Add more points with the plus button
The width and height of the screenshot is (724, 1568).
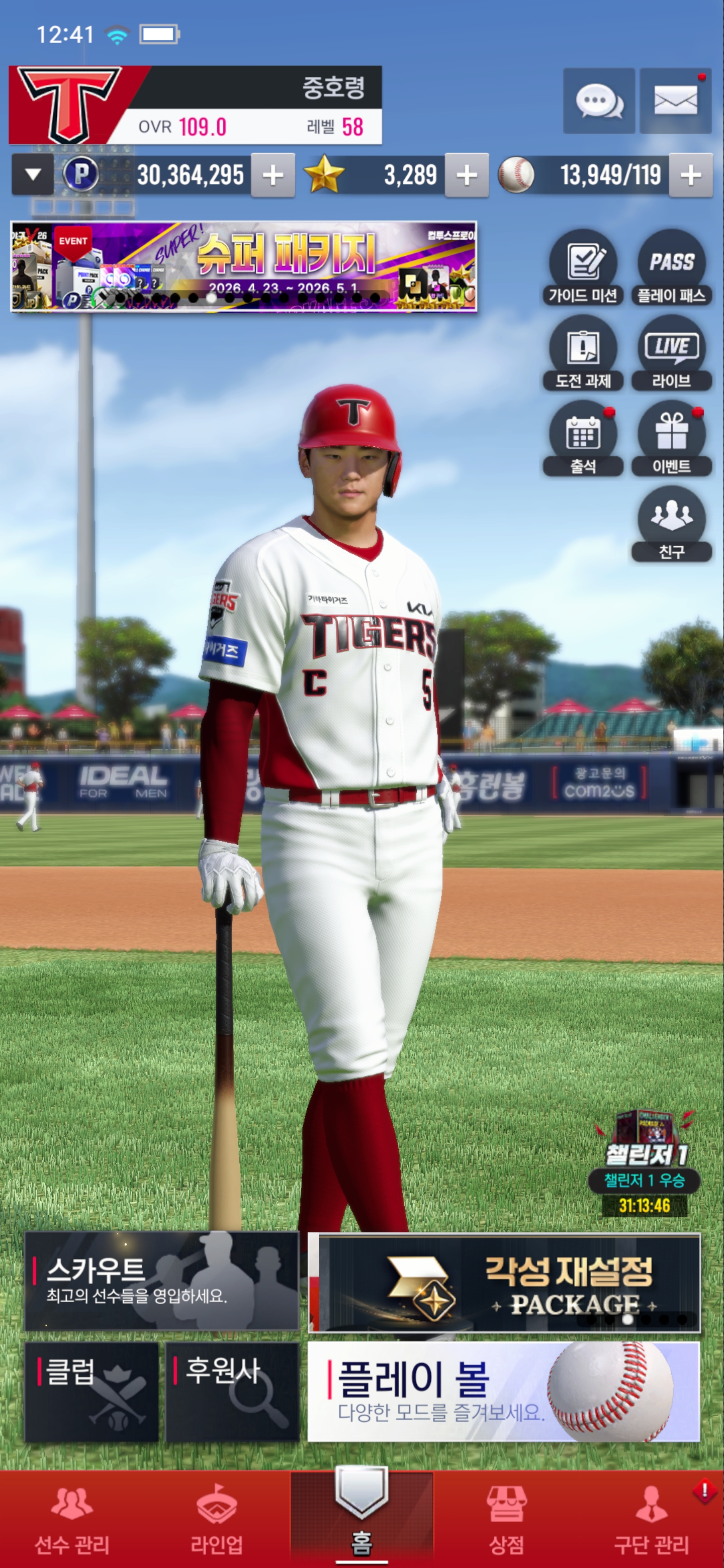(x=273, y=175)
